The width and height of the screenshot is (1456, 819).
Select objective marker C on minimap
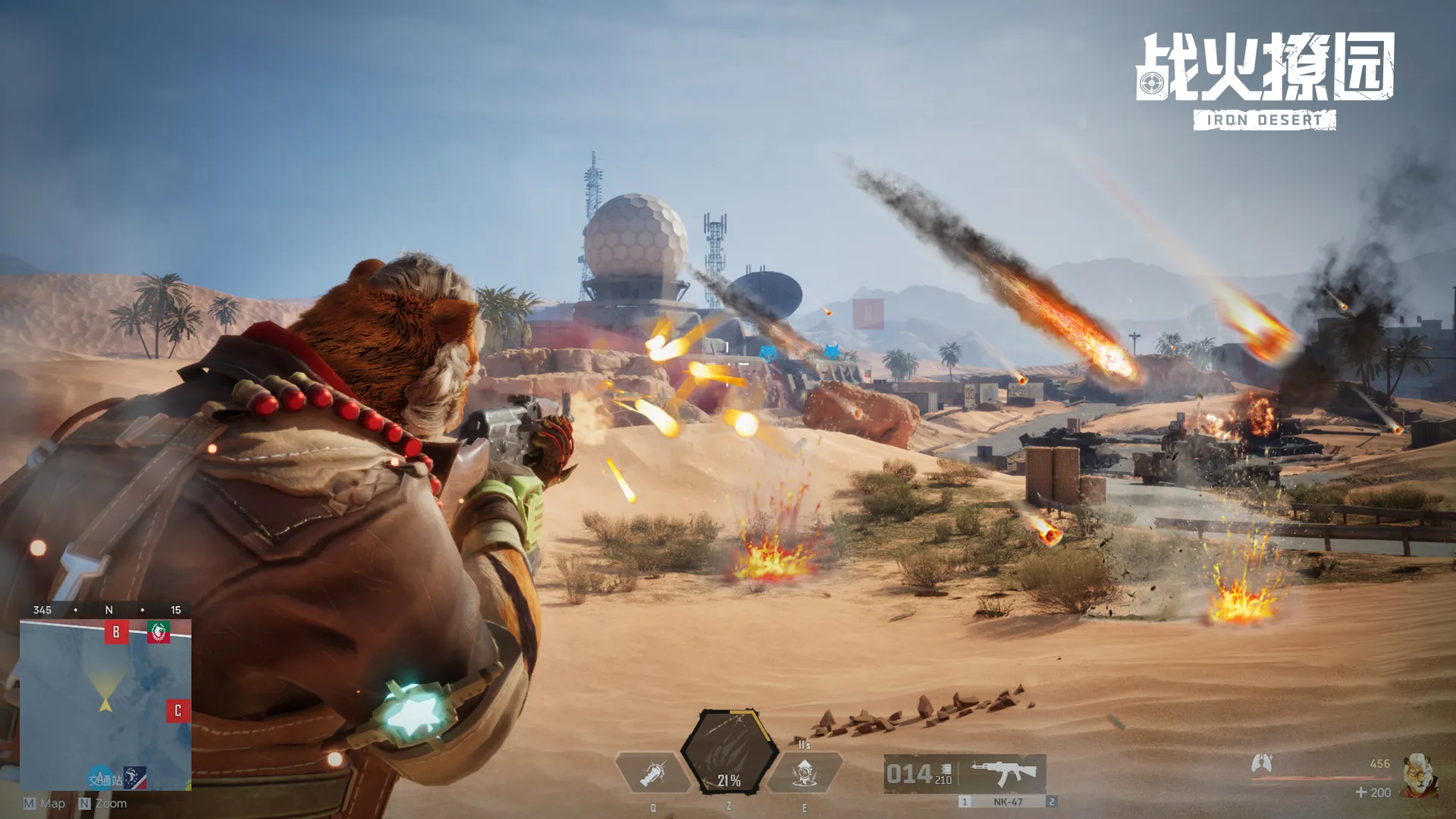point(177,710)
